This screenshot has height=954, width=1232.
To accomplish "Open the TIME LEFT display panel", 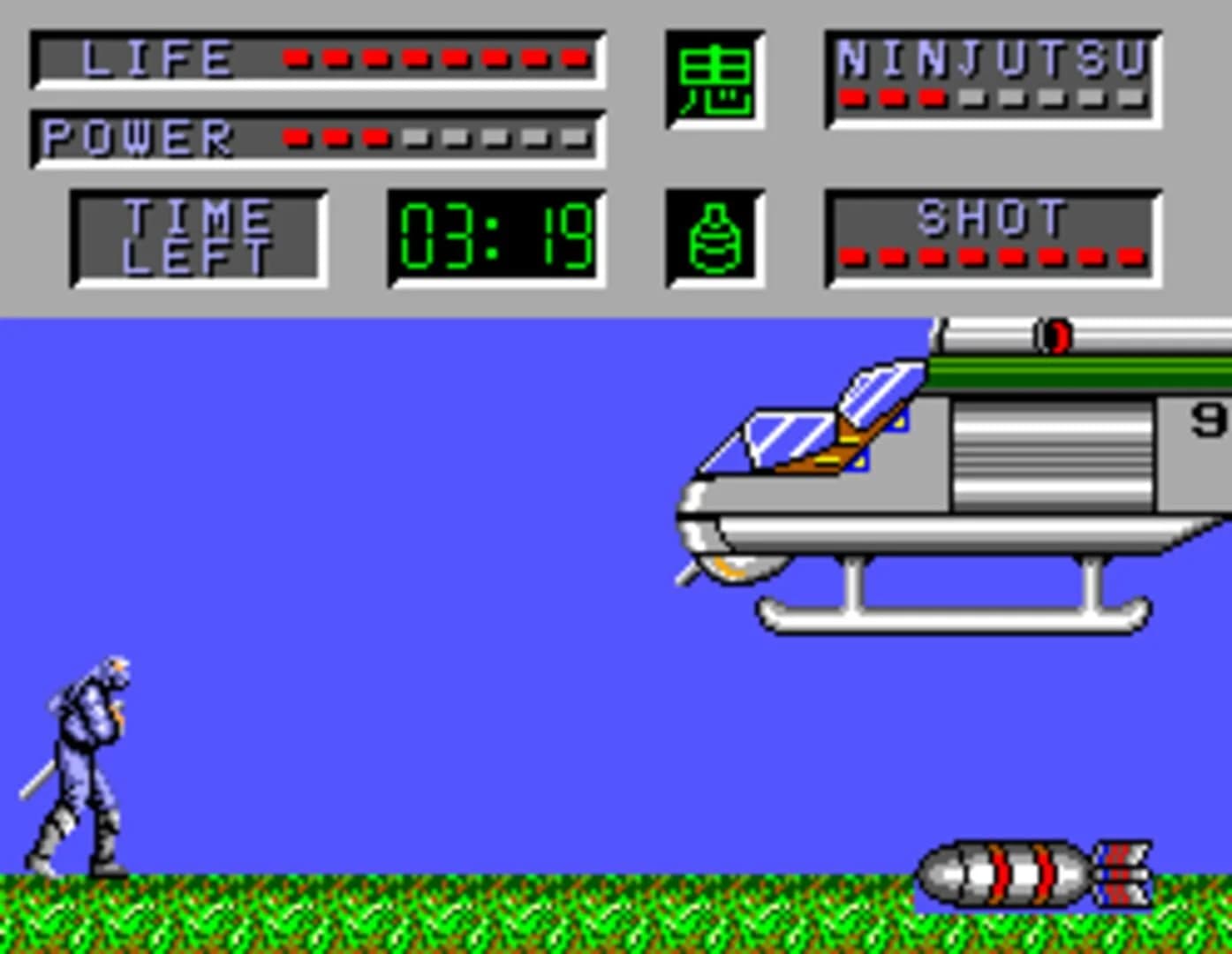I will 196,234.
